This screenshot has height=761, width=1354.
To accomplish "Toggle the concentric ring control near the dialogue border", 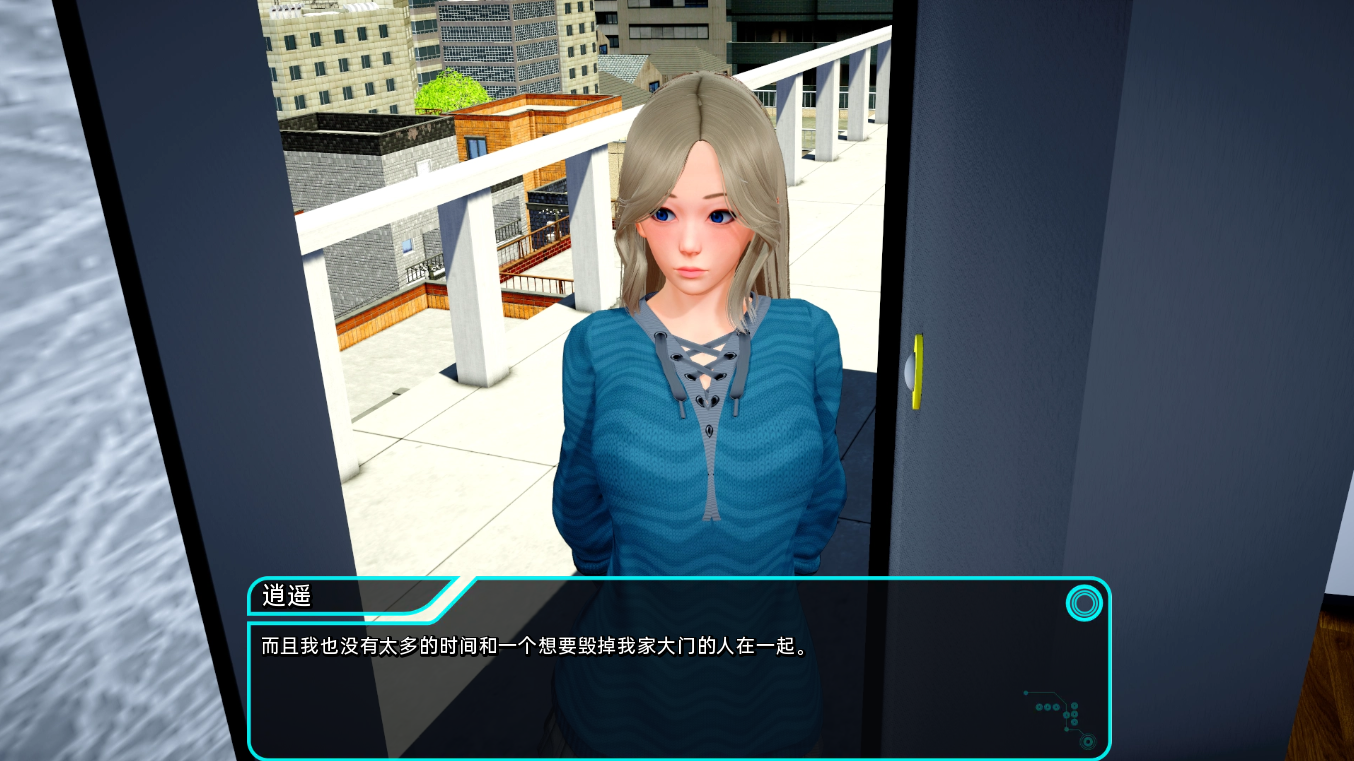I will tap(1085, 604).
